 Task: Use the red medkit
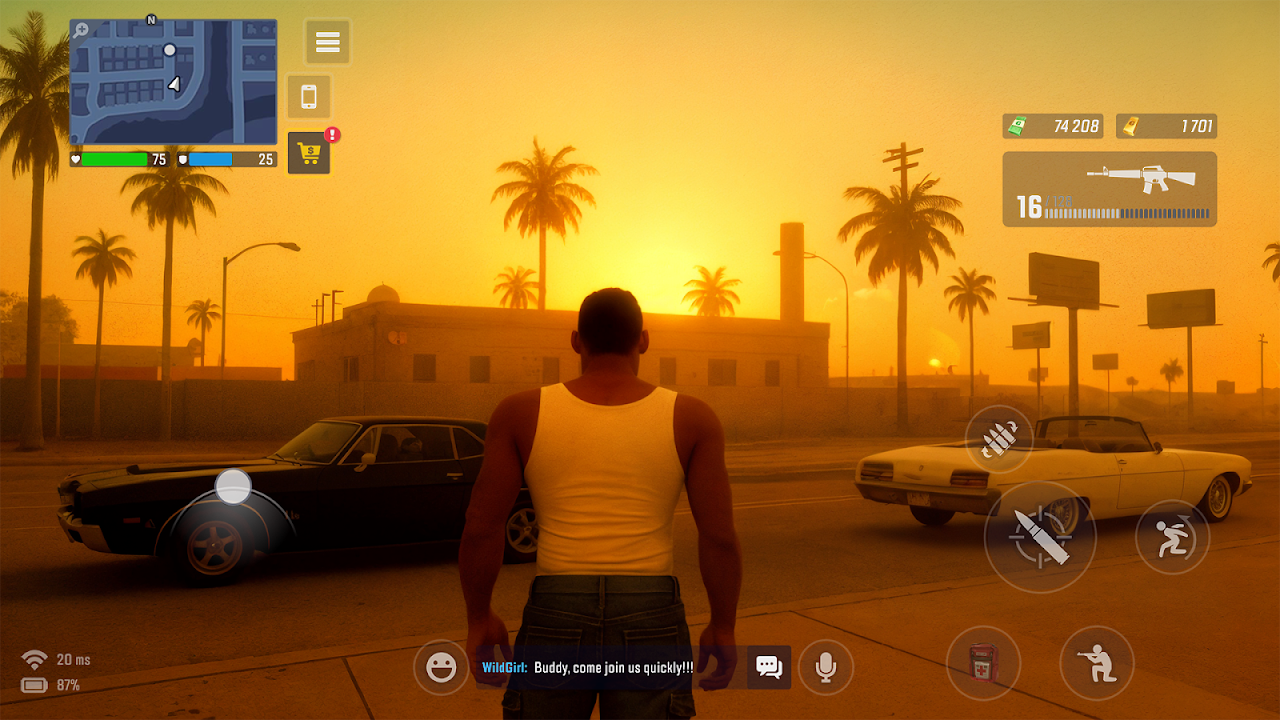pyautogui.click(x=983, y=663)
